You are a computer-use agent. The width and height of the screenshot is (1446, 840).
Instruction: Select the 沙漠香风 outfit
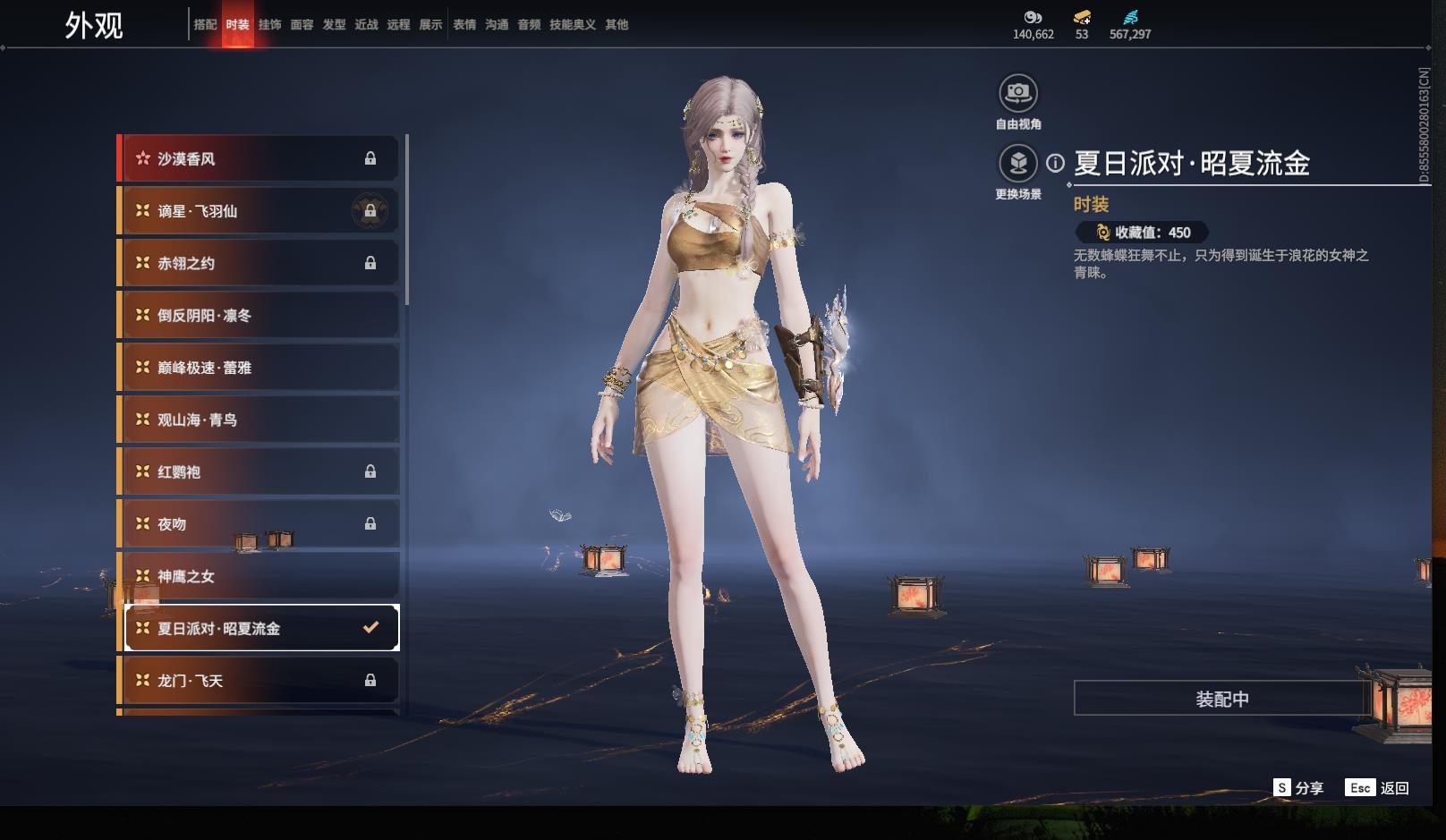(259, 159)
